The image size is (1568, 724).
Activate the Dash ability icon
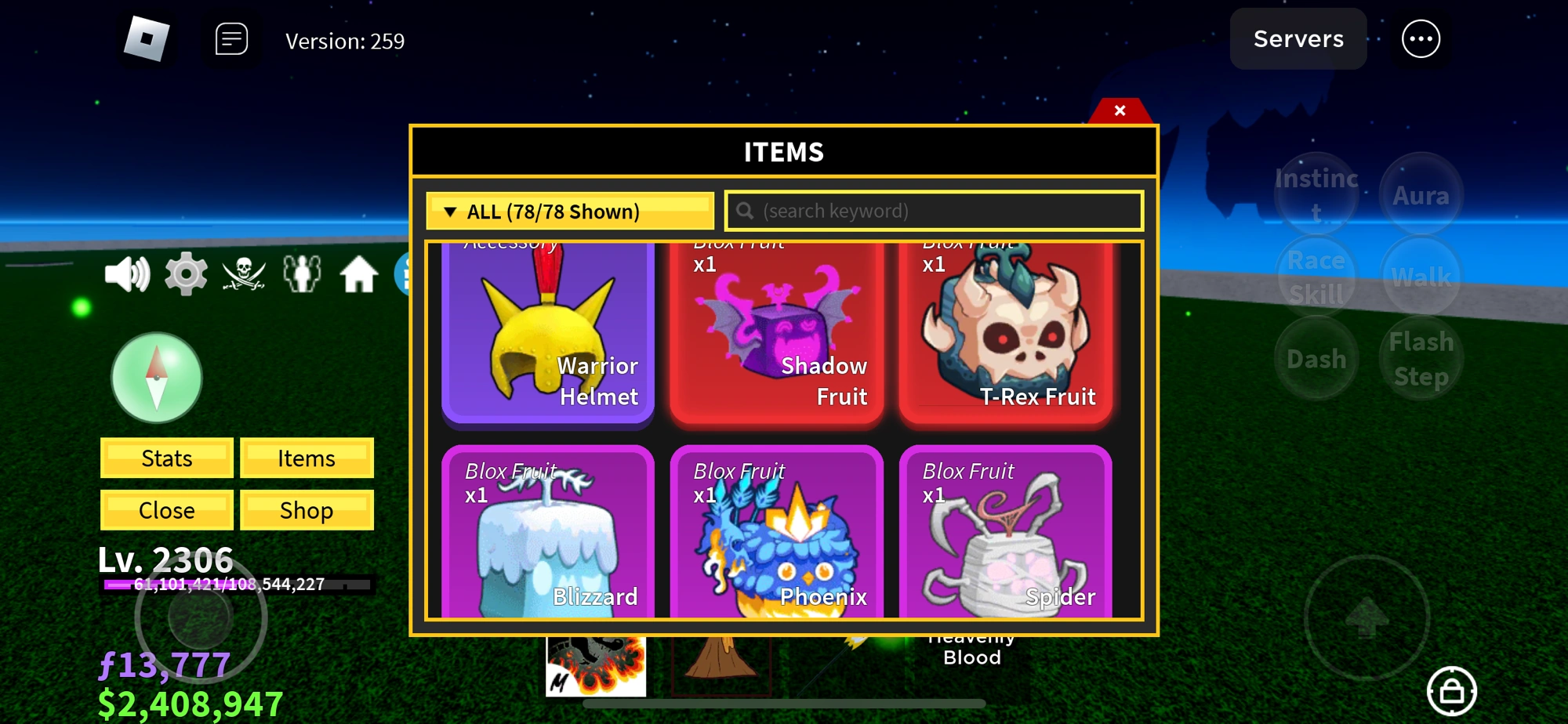[1316, 359]
